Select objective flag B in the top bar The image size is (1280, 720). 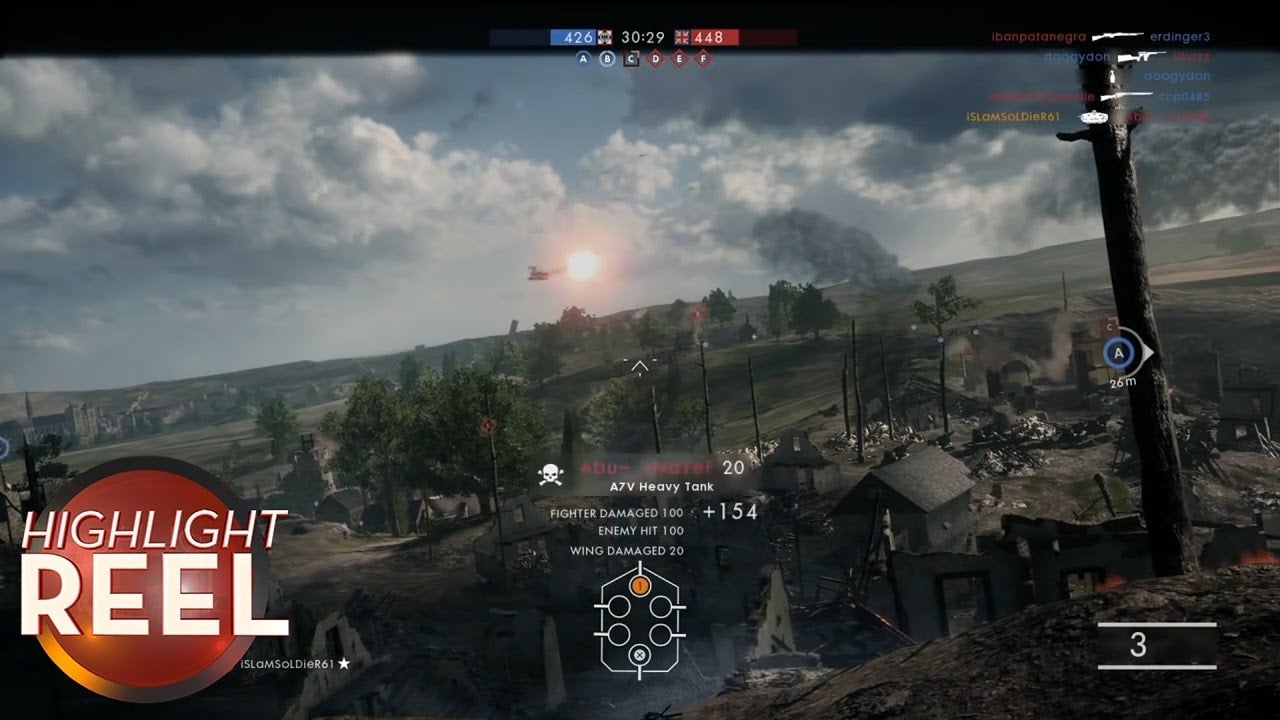pyautogui.click(x=607, y=58)
